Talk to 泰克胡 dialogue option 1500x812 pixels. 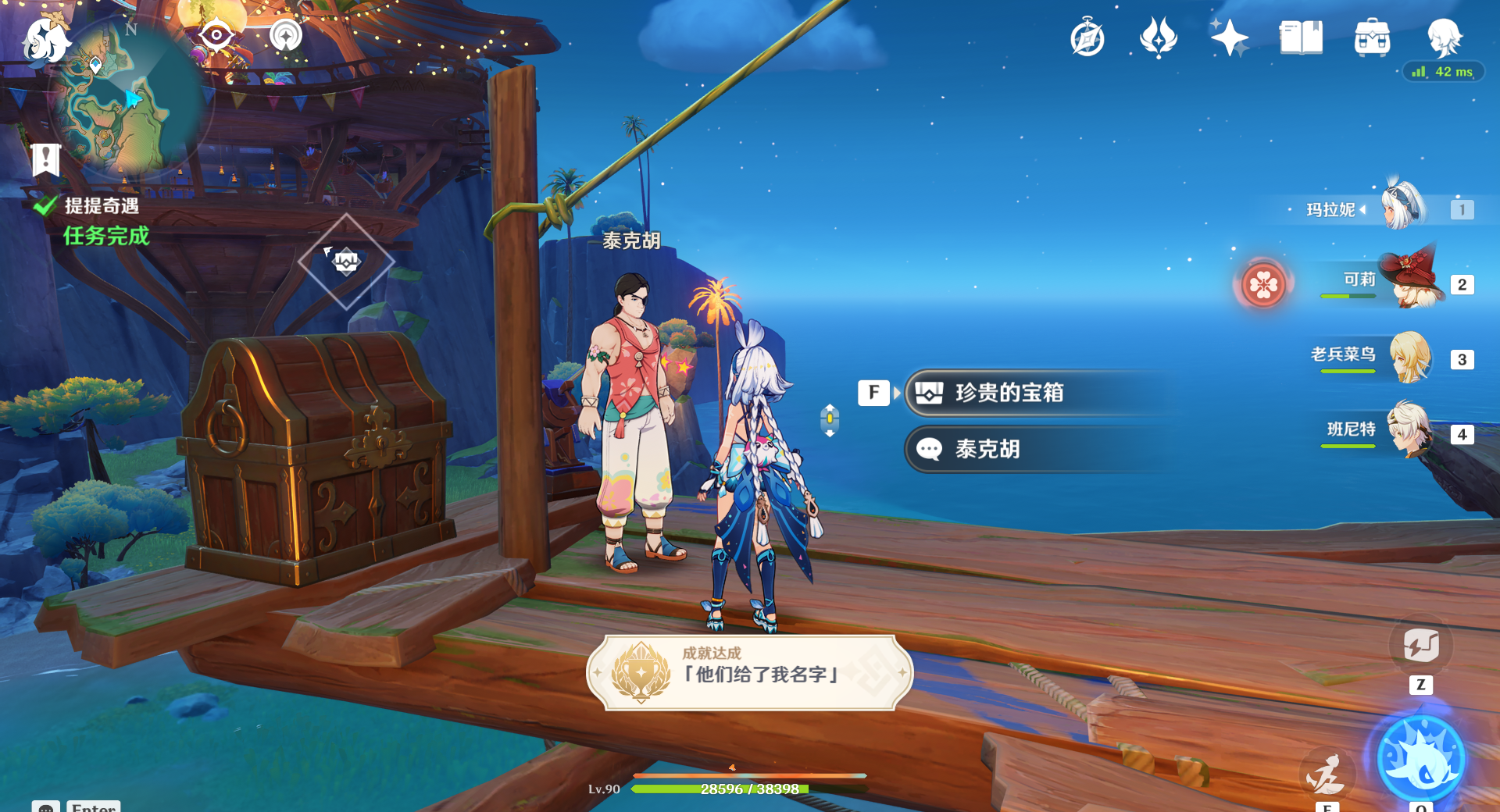[x=987, y=450]
